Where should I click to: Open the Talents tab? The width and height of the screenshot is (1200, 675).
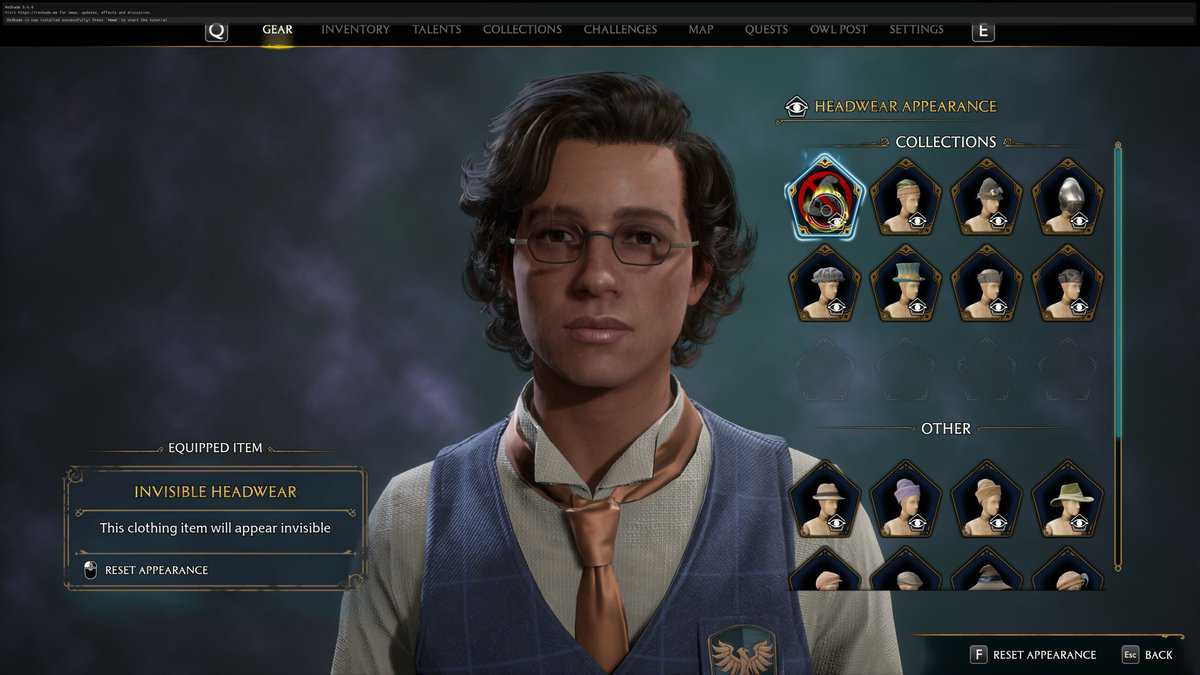[x=437, y=29]
